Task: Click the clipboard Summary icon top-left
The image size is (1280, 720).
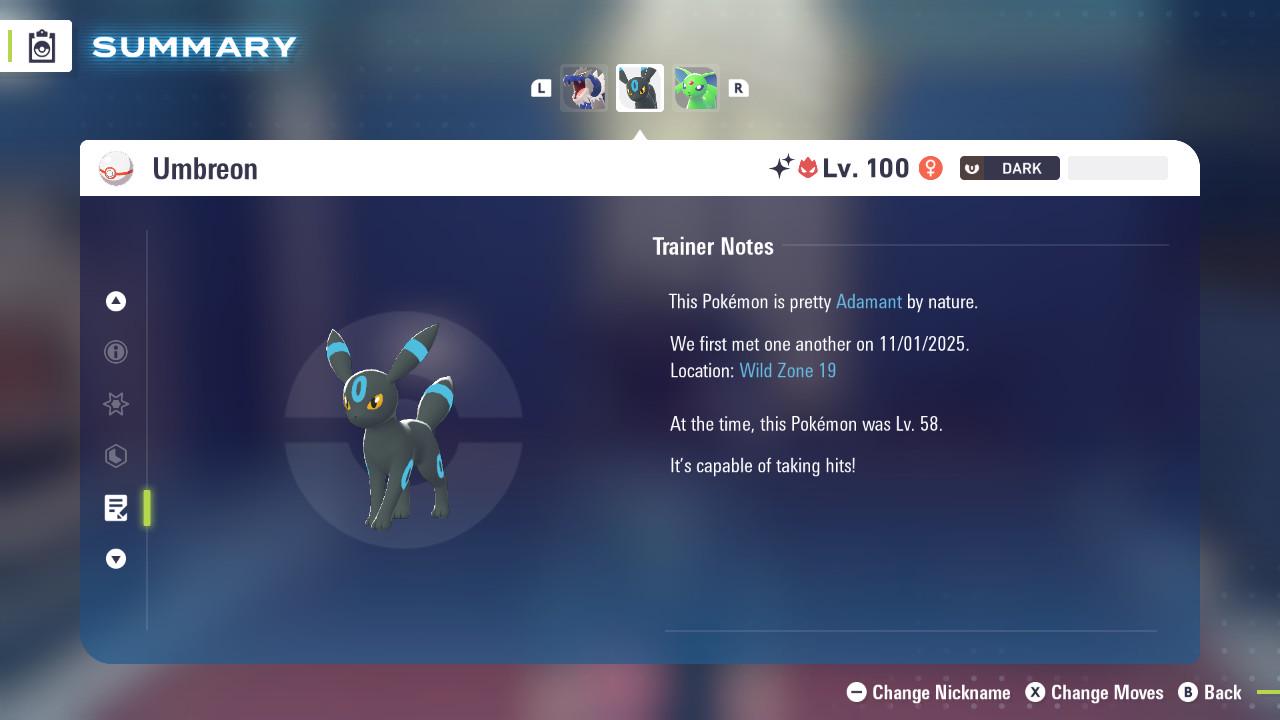Action: click(x=40, y=45)
